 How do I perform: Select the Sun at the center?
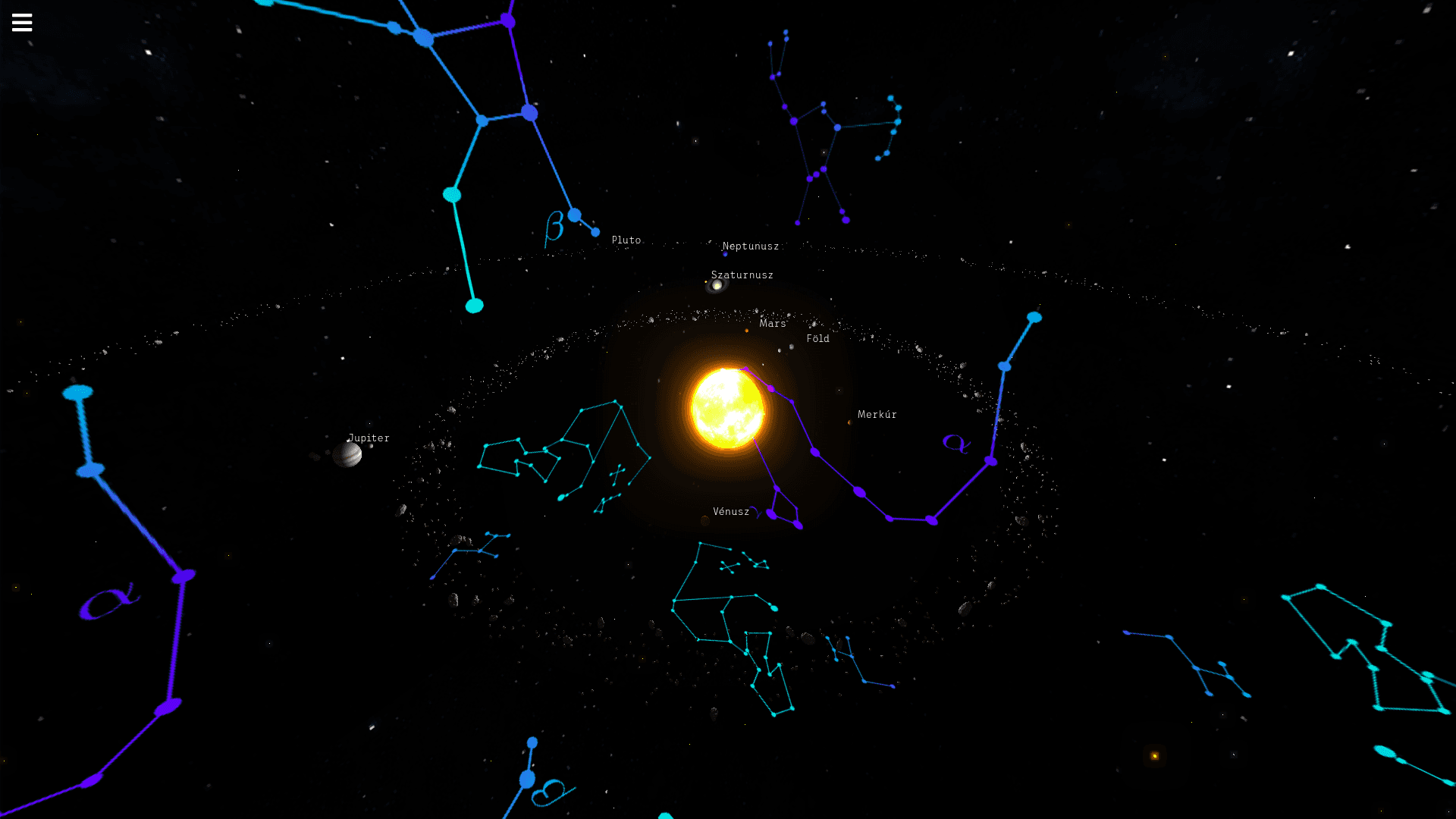[x=726, y=407]
